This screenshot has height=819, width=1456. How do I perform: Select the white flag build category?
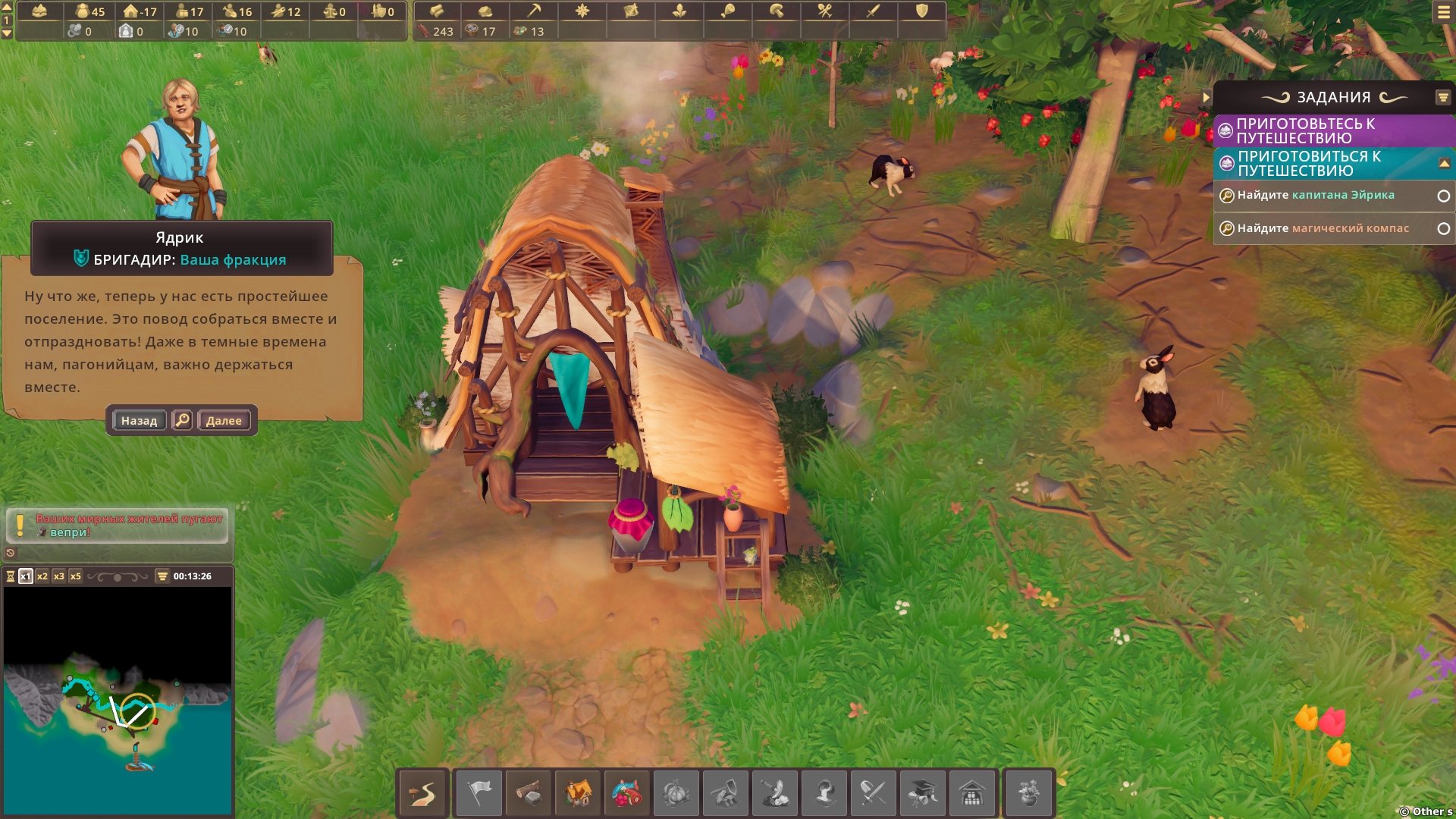coord(479,793)
